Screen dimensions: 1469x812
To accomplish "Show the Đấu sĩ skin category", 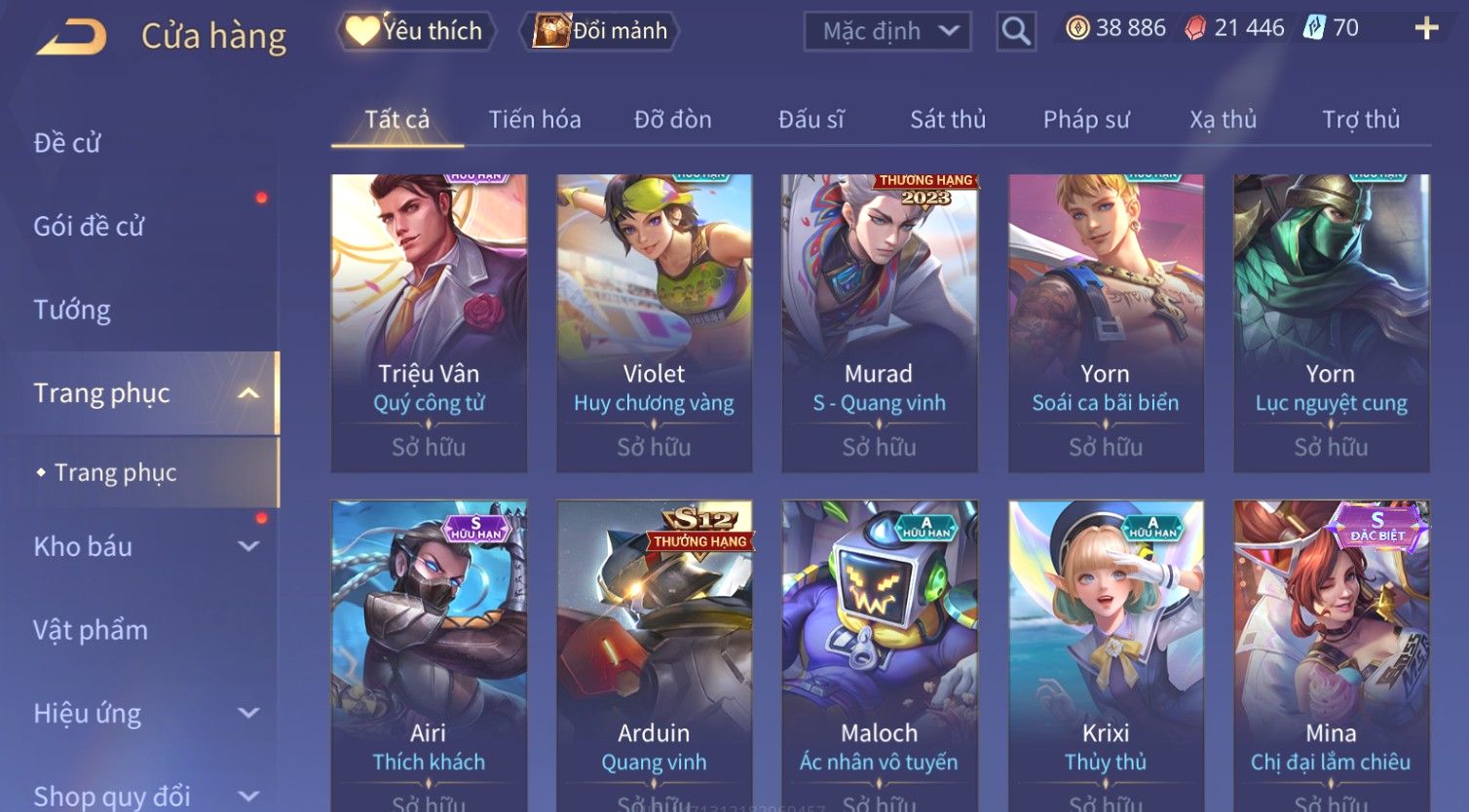I will (x=810, y=120).
